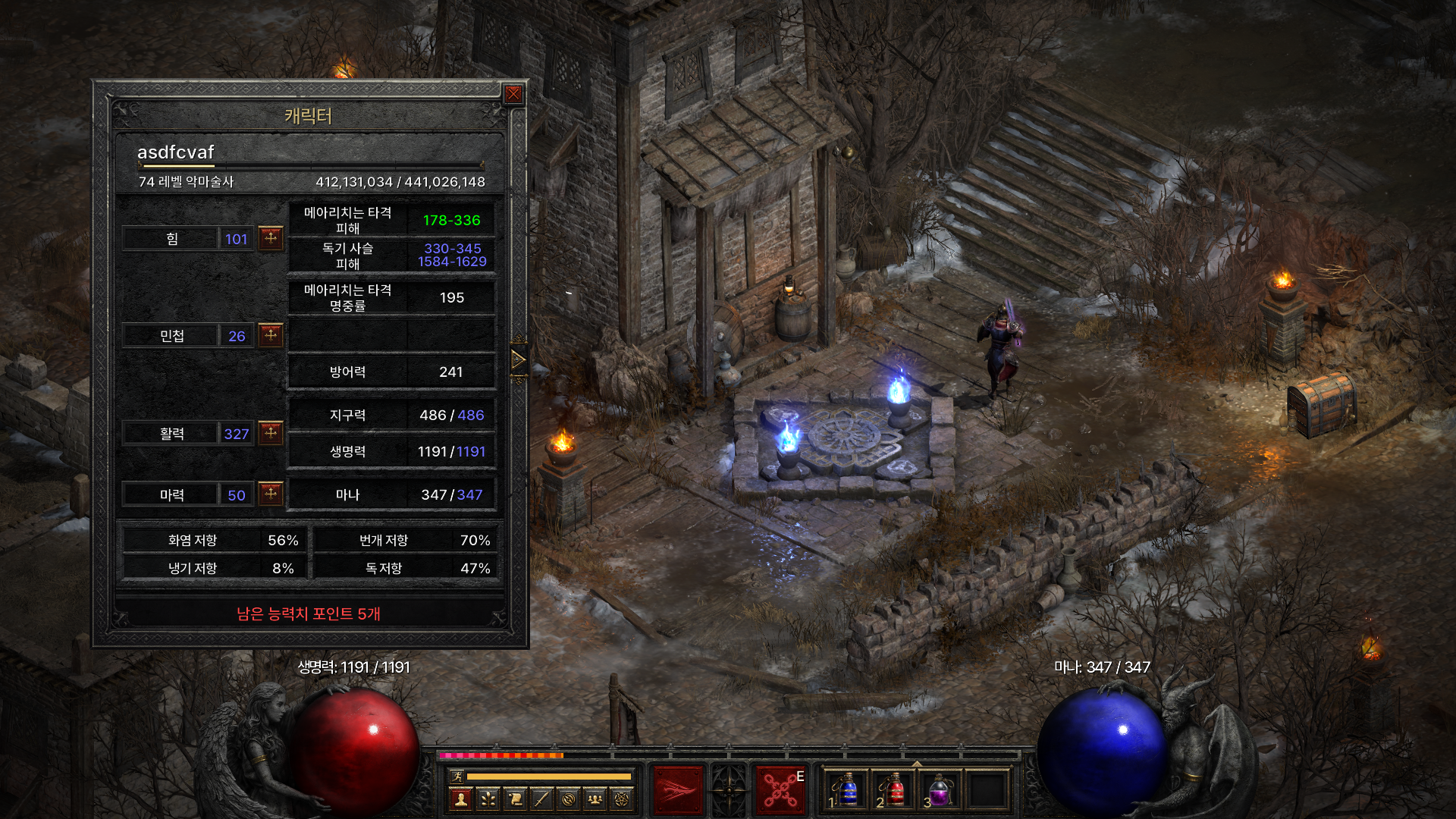
Task: Select the left skill with the jagged blade icon
Action: (678, 790)
